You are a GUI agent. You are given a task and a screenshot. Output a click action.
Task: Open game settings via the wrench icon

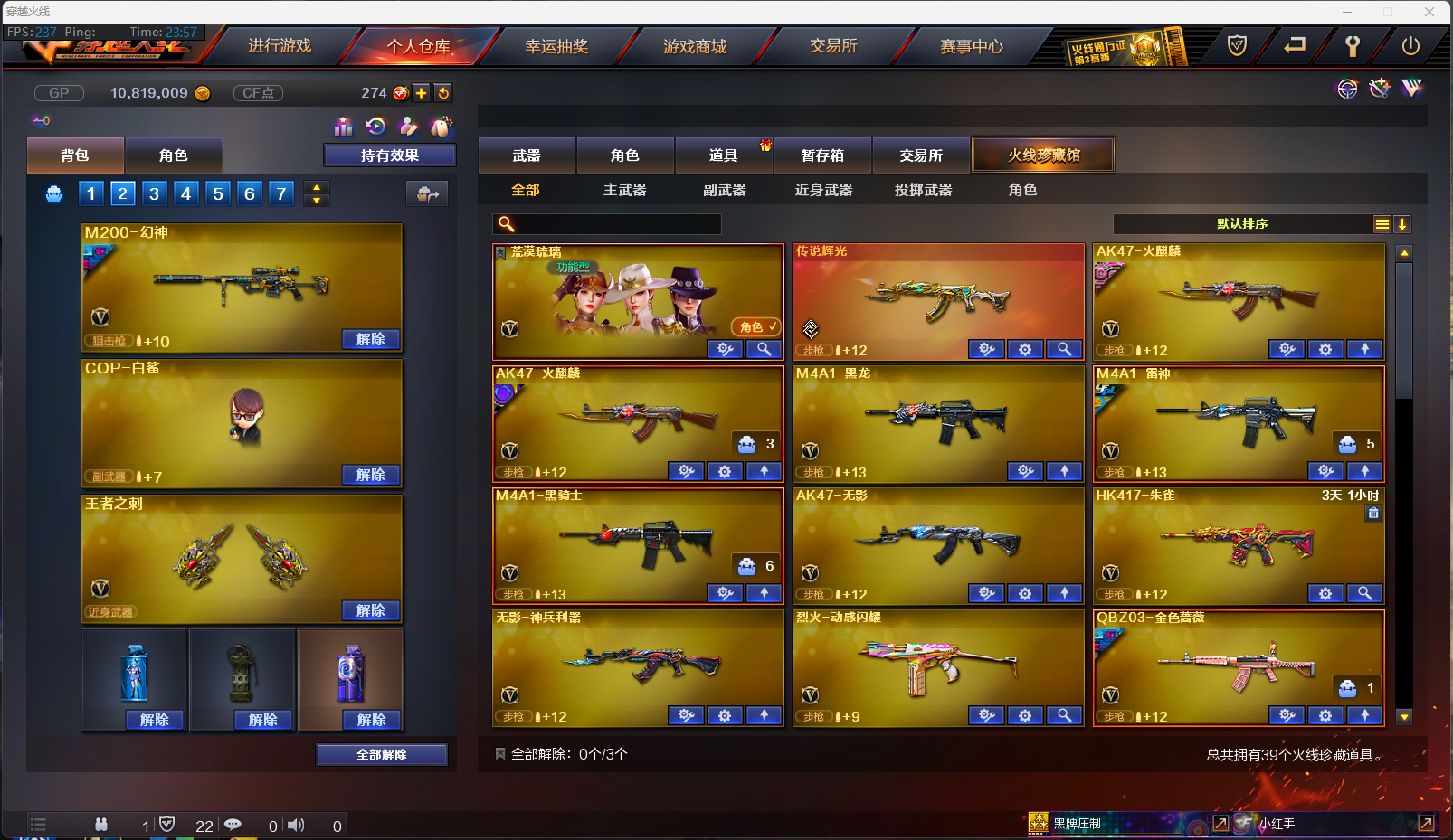[x=1353, y=46]
